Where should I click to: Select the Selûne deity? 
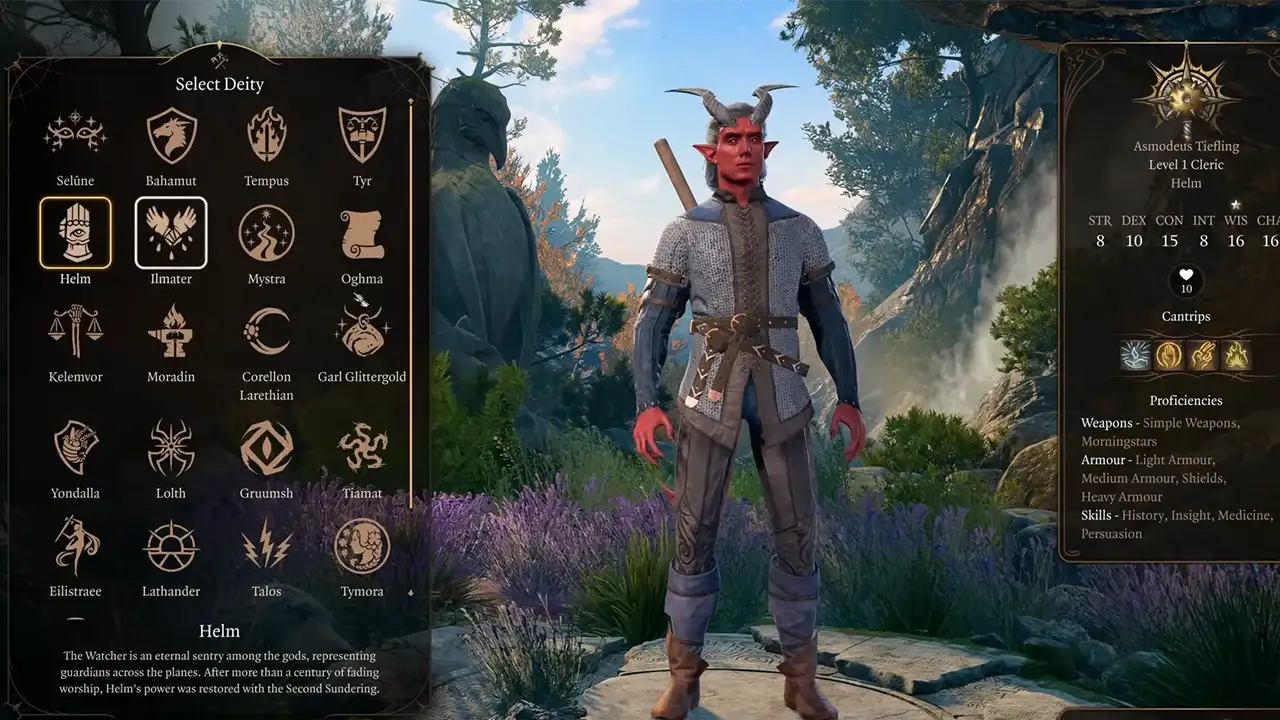75,135
